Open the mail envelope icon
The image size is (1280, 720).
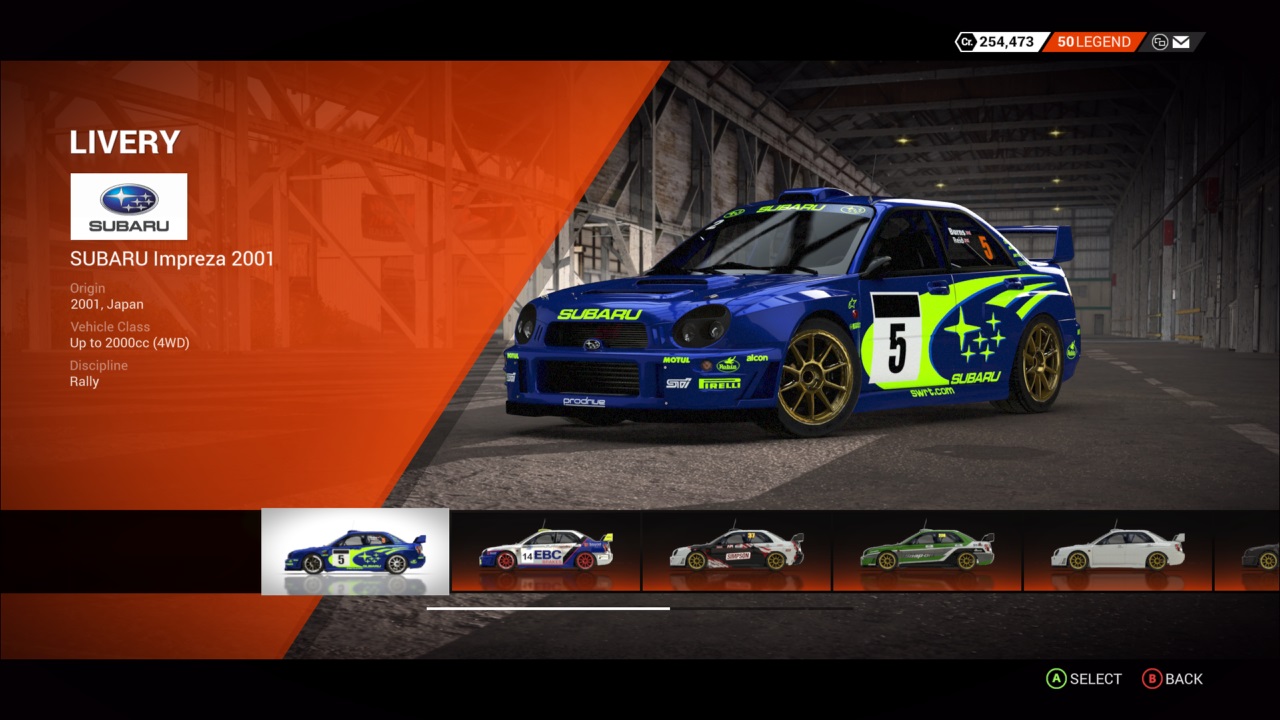click(1181, 42)
